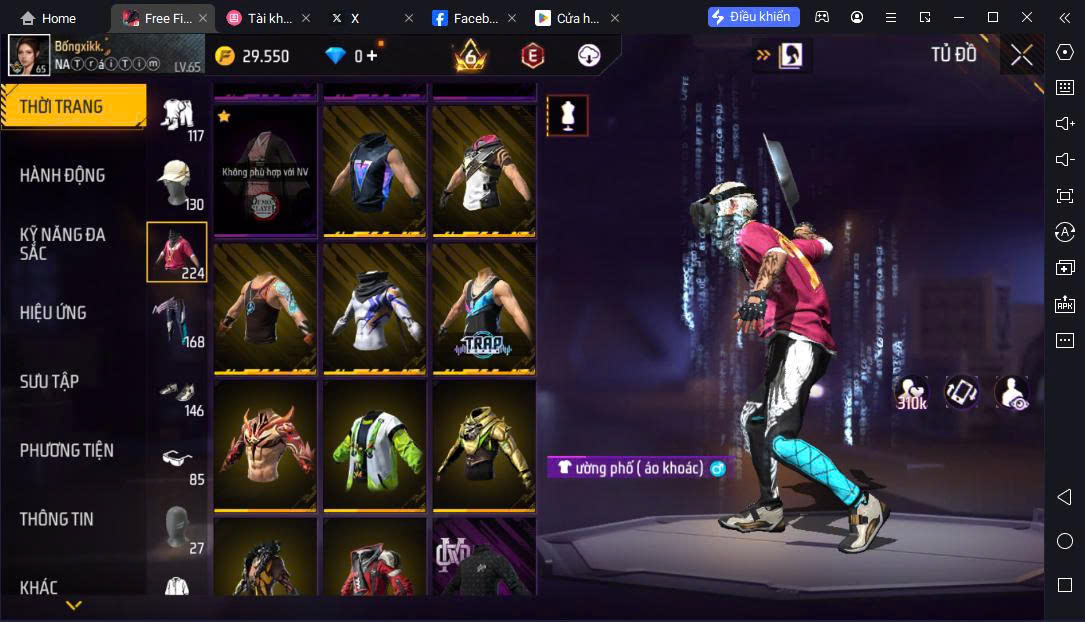Go to the SƯU TẬP tab
The width and height of the screenshot is (1085, 622).
tap(49, 381)
